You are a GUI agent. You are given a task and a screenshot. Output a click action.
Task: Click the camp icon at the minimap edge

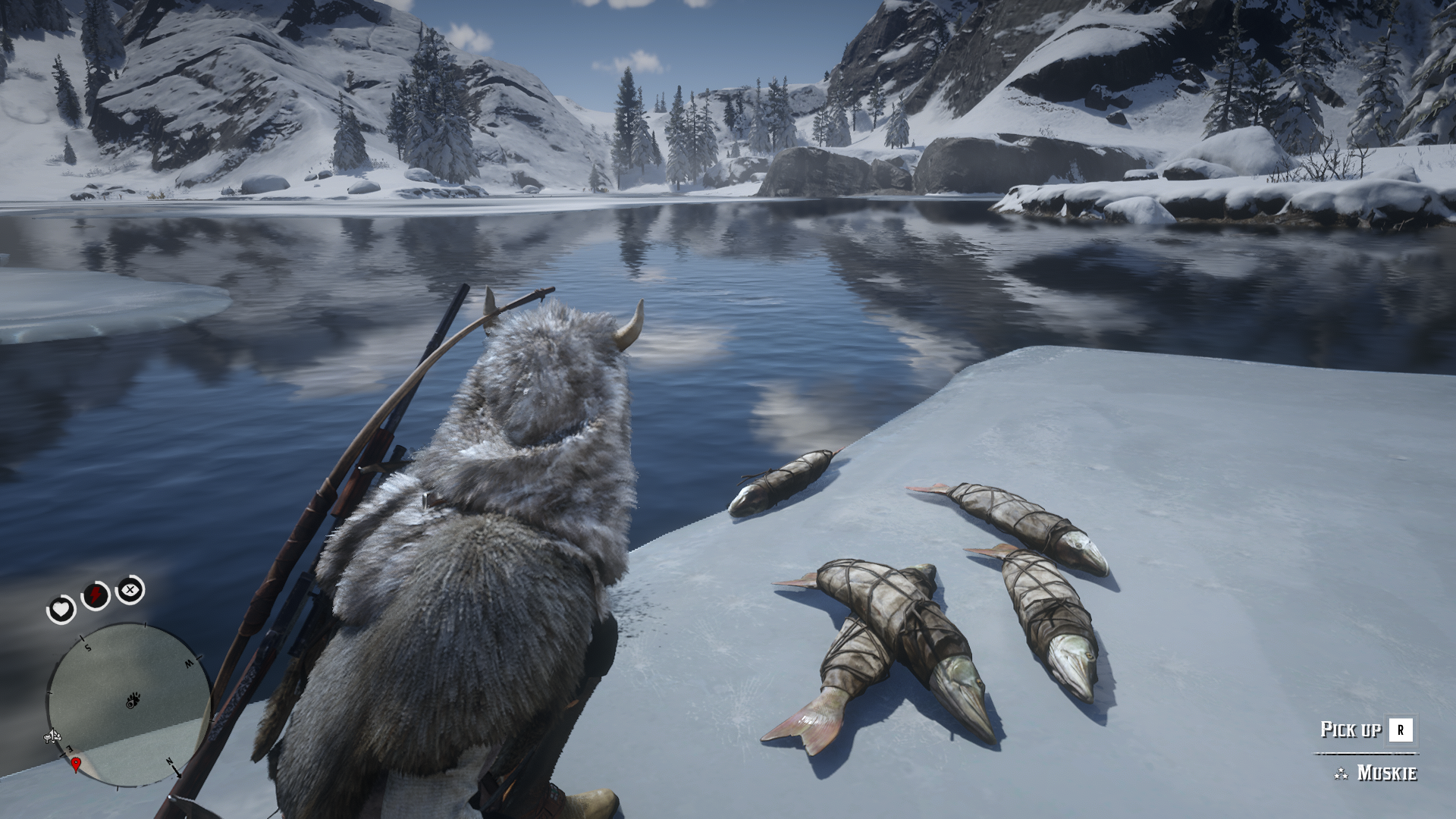(x=52, y=736)
